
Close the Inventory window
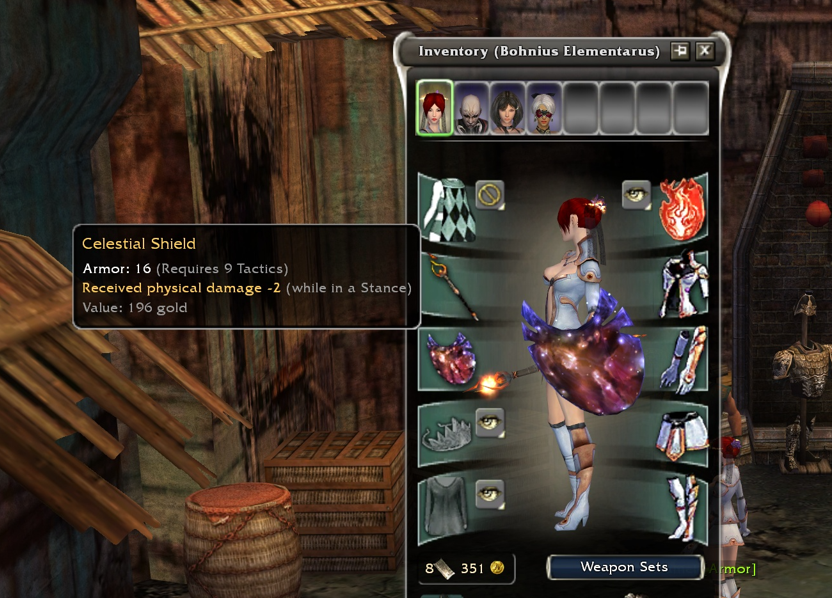coord(705,51)
